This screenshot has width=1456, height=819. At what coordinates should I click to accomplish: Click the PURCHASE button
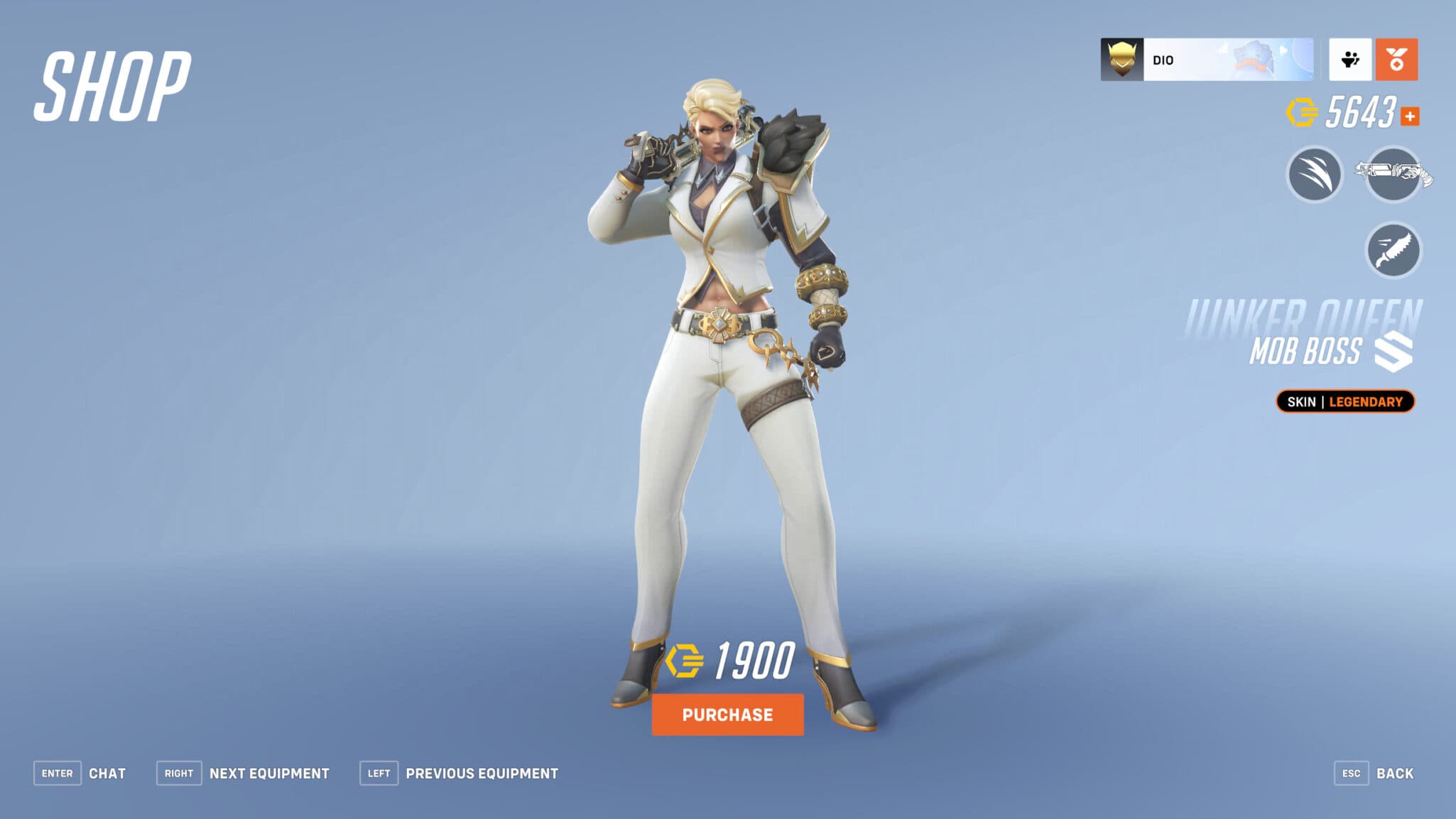click(727, 715)
